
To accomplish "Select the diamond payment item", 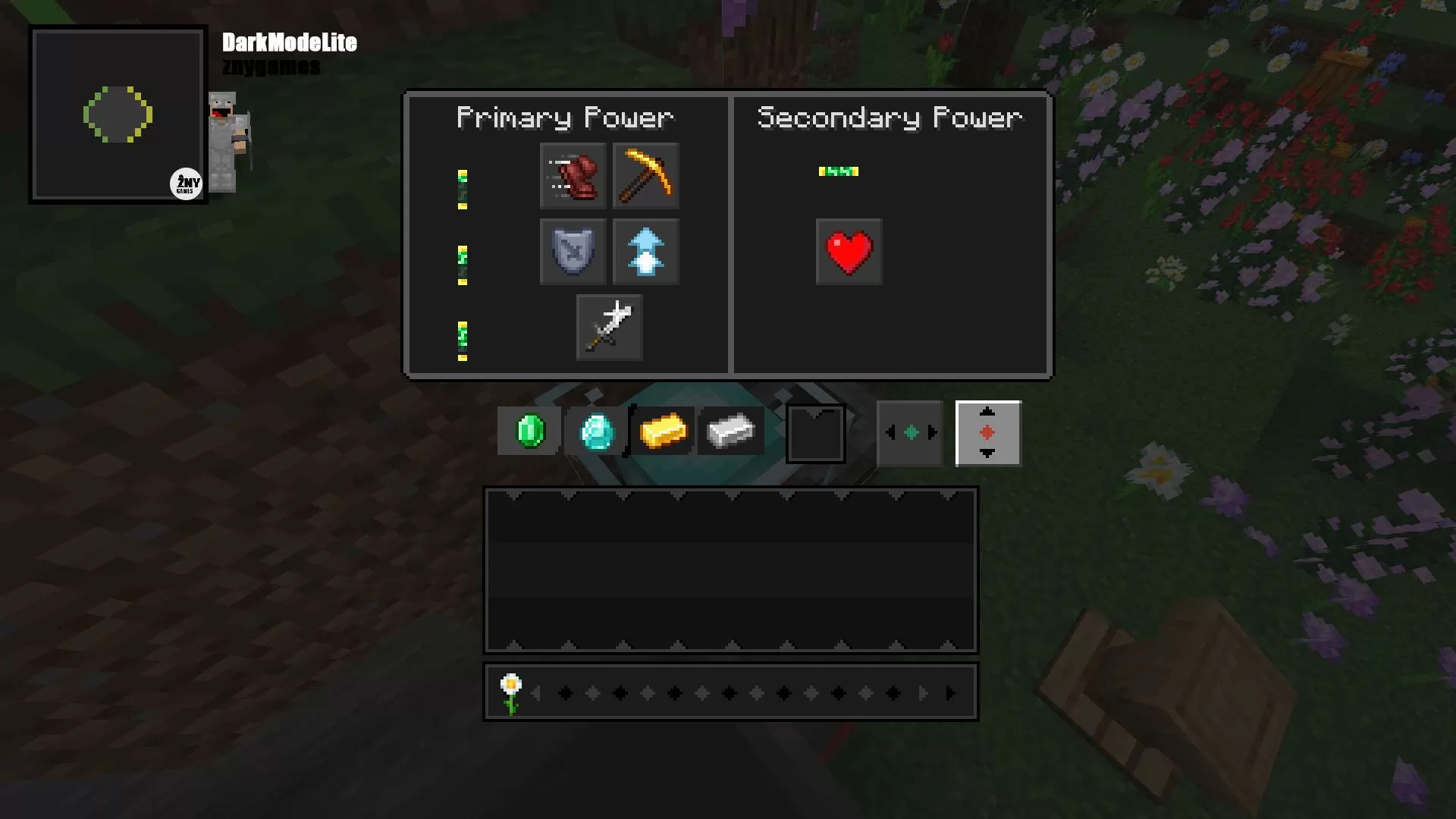I will point(596,431).
